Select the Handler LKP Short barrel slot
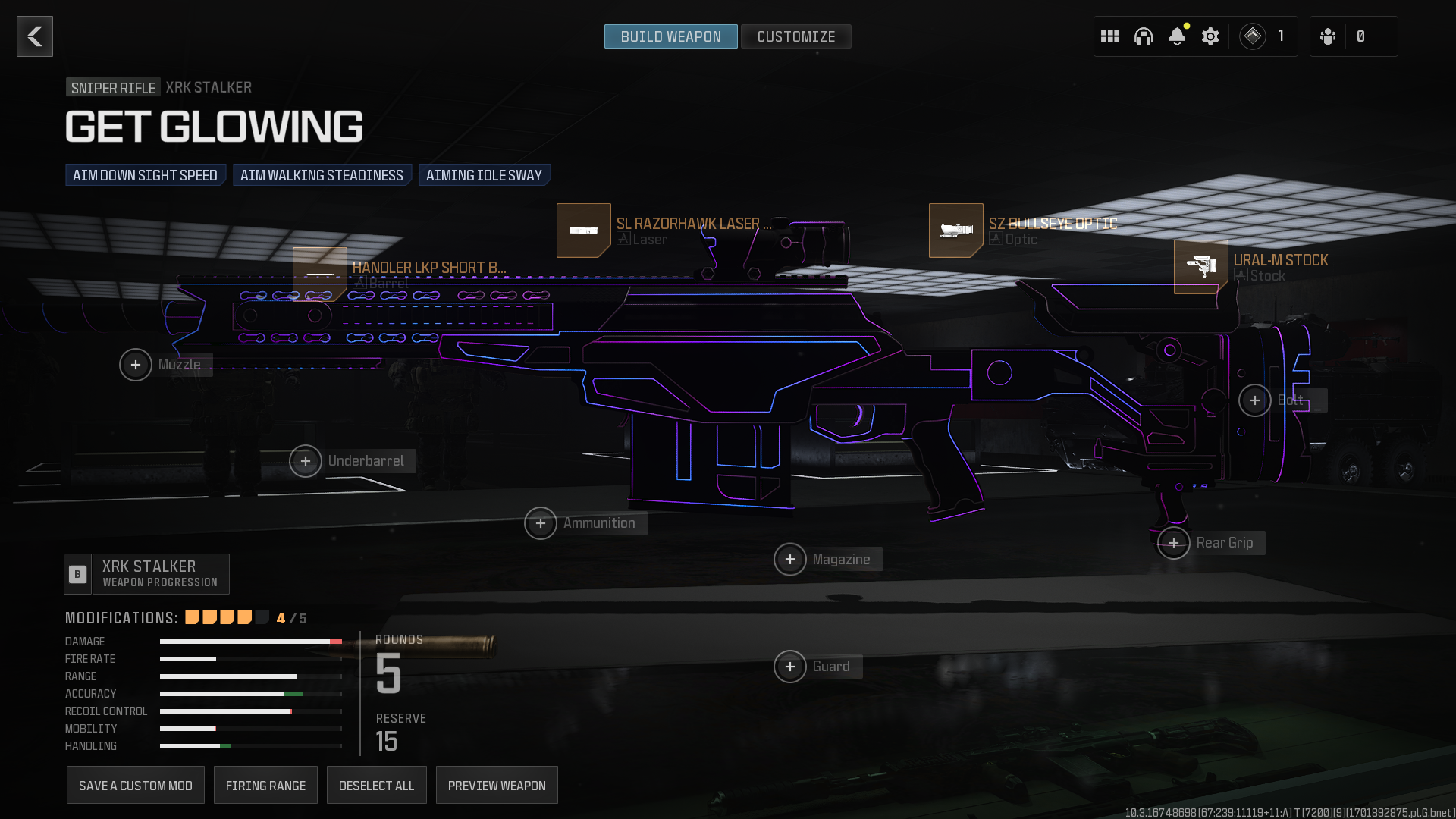The width and height of the screenshot is (1456, 819). pos(320,273)
